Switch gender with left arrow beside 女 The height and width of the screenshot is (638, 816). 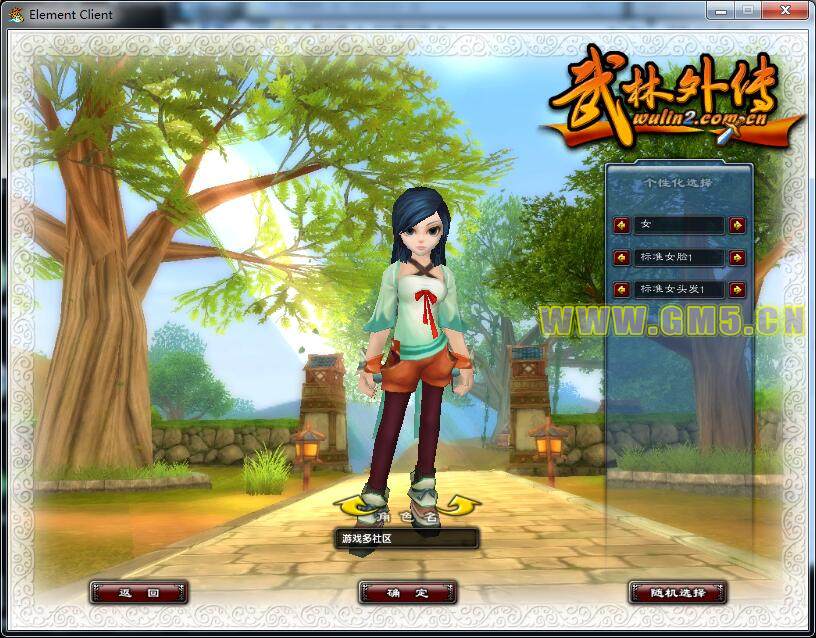pyautogui.click(x=621, y=225)
